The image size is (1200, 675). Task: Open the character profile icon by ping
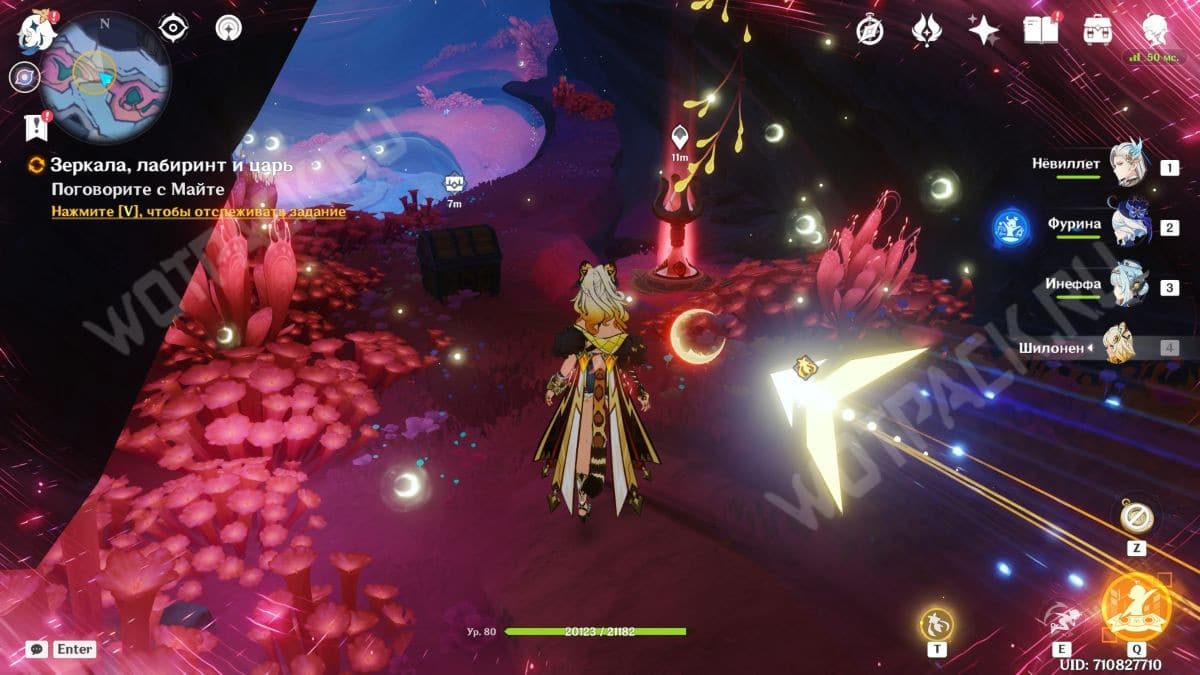click(x=1156, y=28)
